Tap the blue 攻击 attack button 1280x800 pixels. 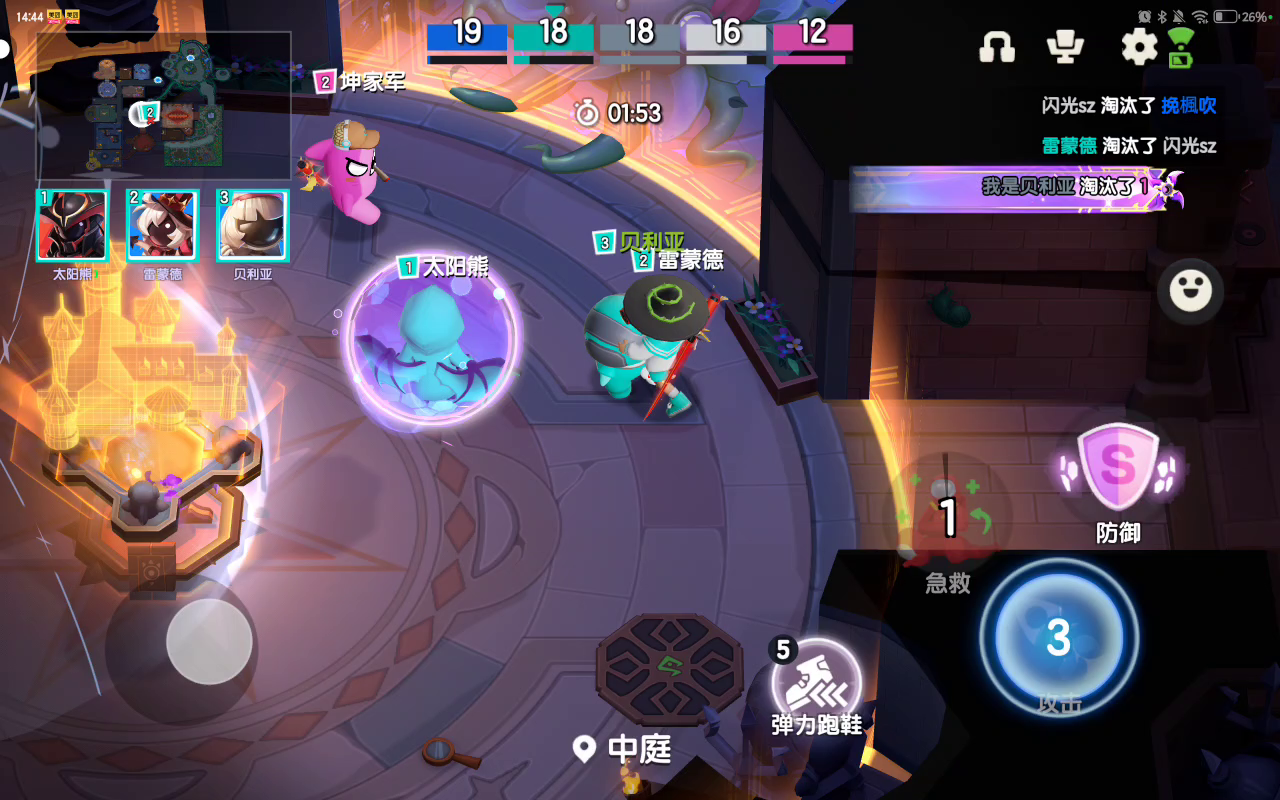click(1059, 638)
